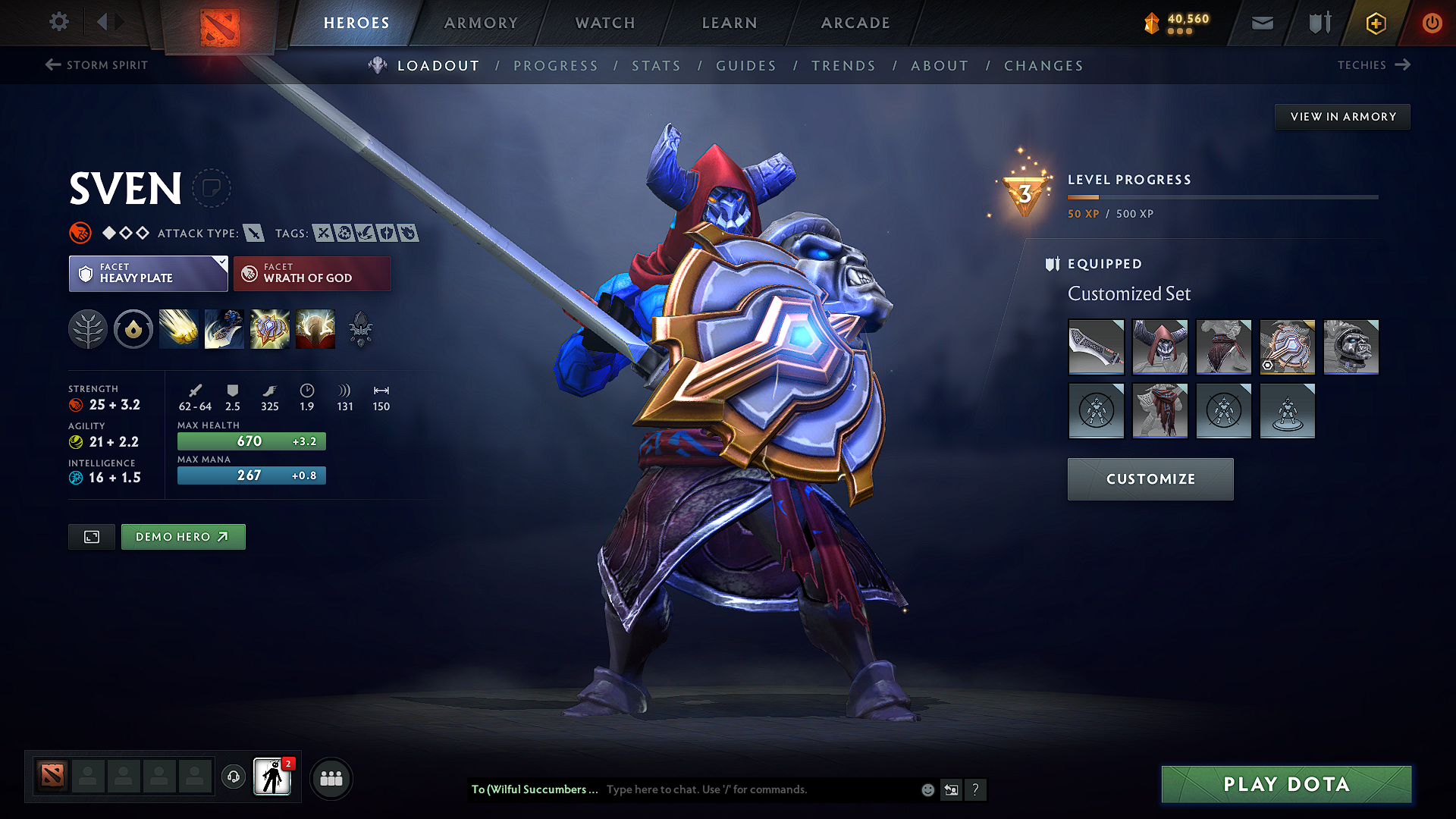The height and width of the screenshot is (819, 1456).
Task: Click the settings gear icon
Action: pyautogui.click(x=58, y=22)
